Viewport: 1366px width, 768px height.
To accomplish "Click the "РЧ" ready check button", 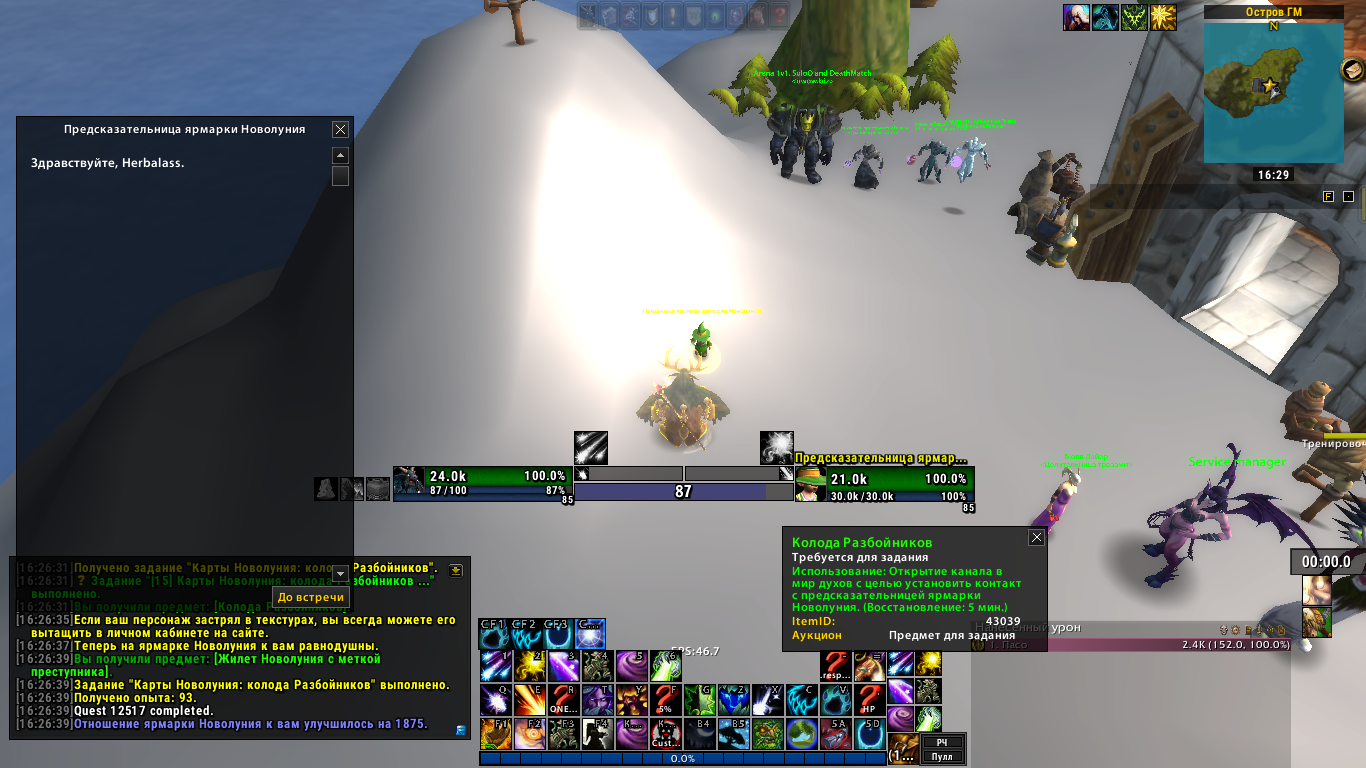I will tap(942, 742).
